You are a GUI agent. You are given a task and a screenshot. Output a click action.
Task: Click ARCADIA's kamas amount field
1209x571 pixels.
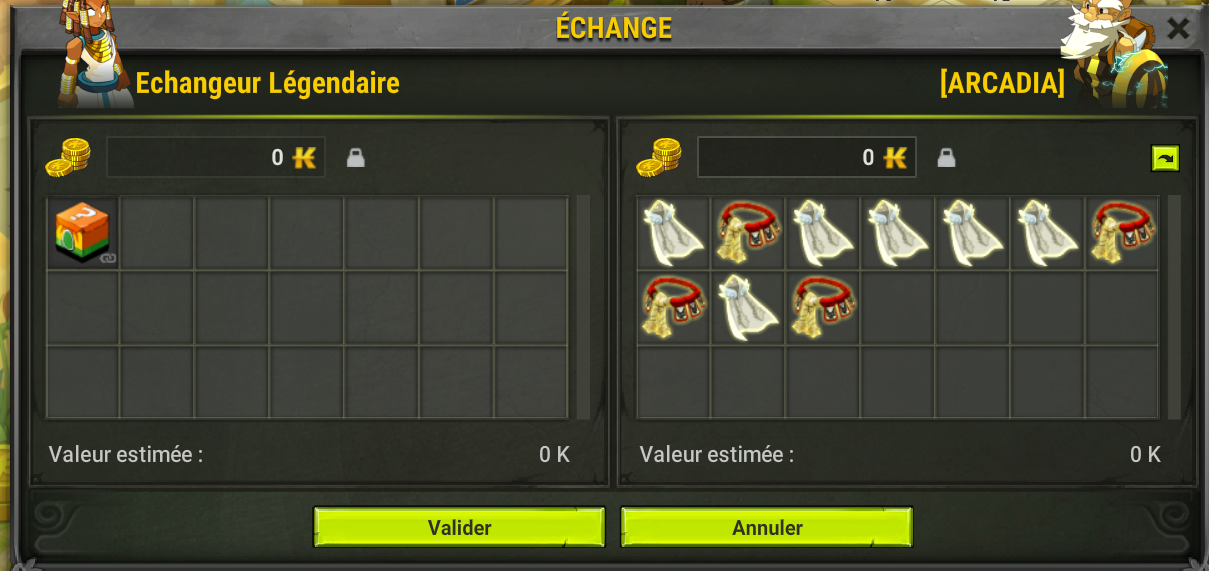point(806,158)
